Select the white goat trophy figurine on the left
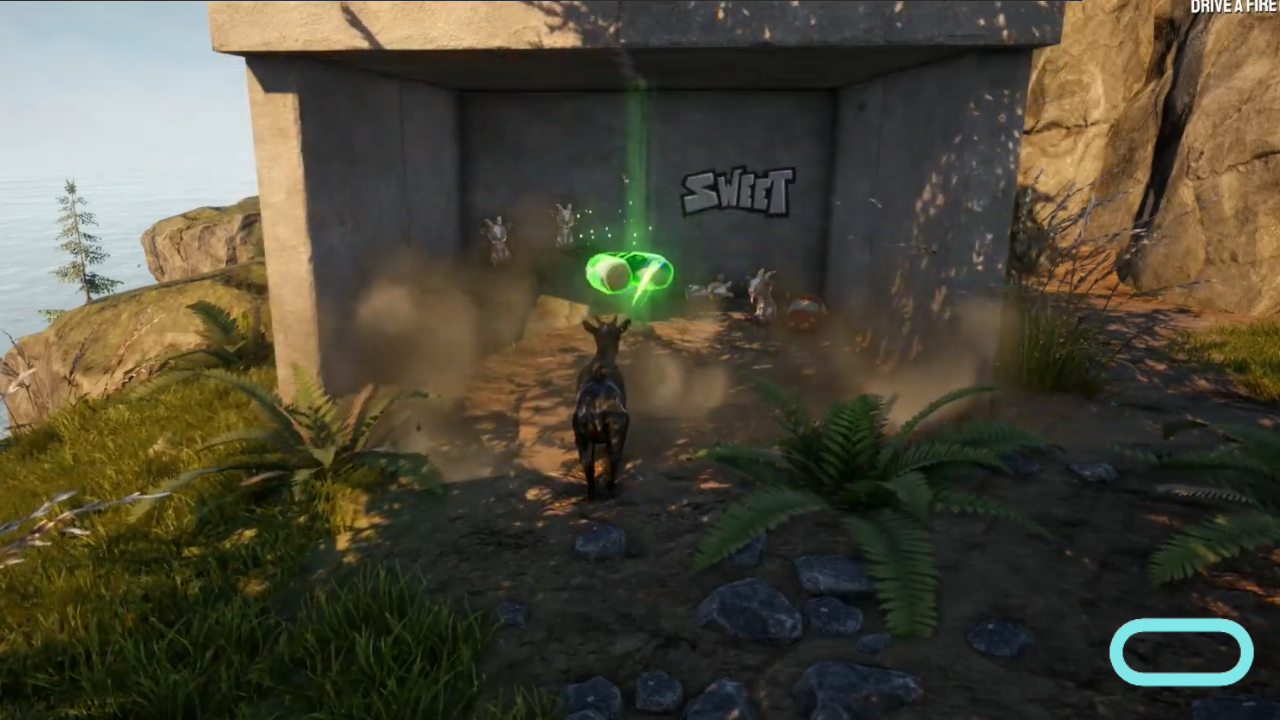Viewport: 1280px width, 720px height. point(497,235)
